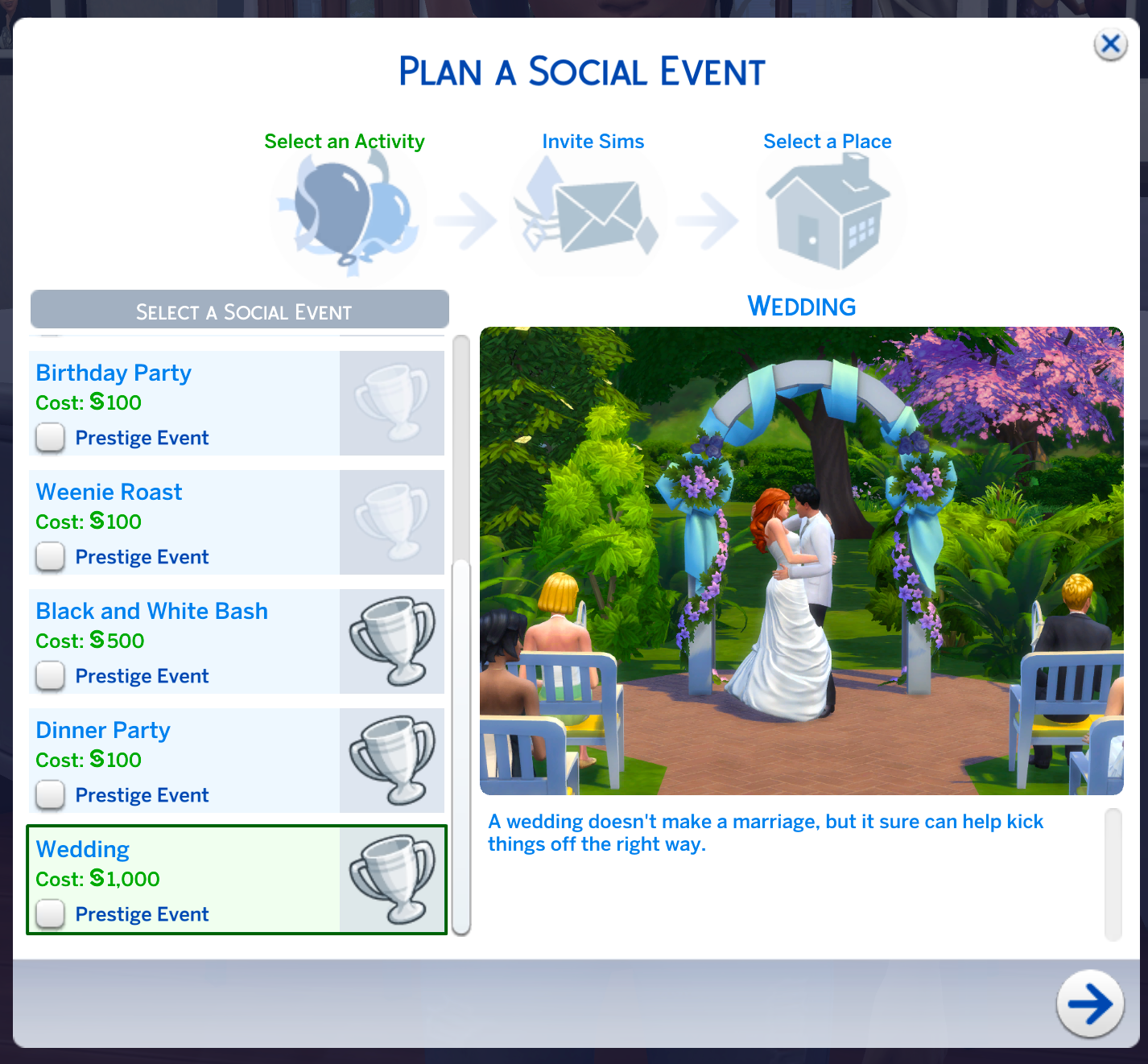
Task: Select the Black and White Bash trophy icon
Action: [392, 641]
